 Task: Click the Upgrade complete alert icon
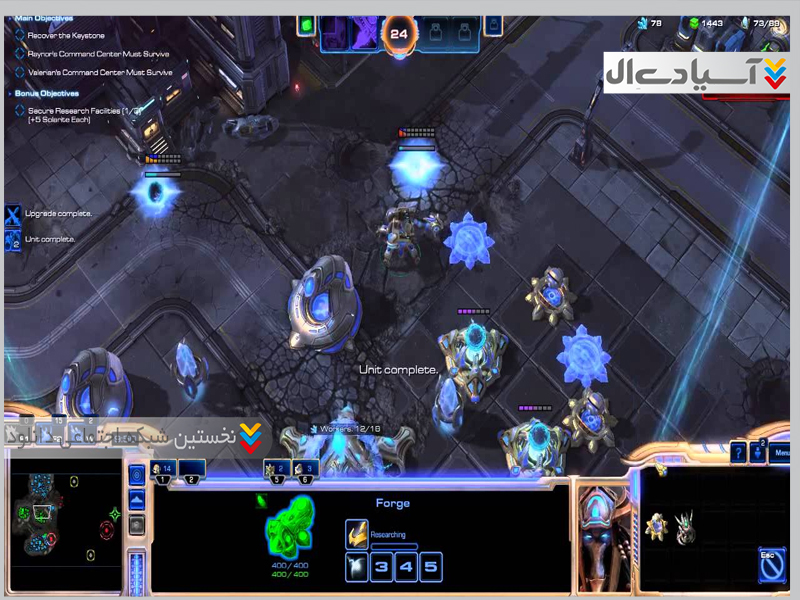12,215
